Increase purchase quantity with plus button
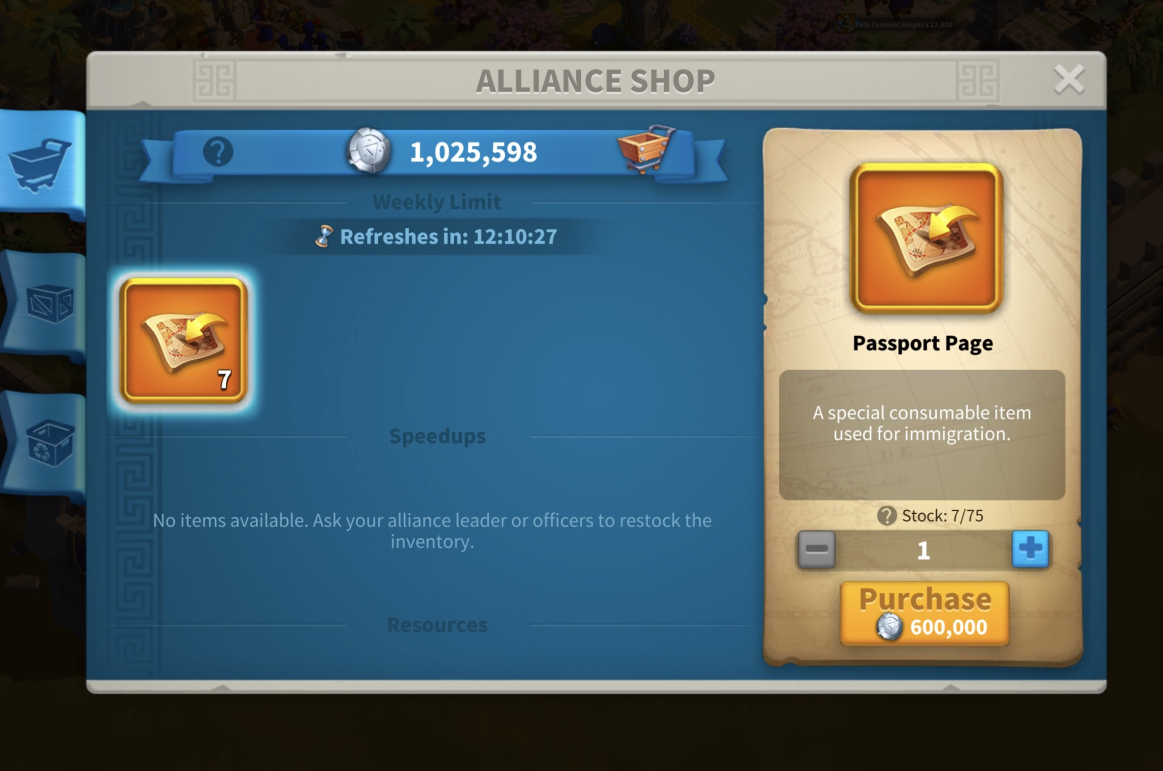Image resolution: width=1163 pixels, height=771 pixels. [1030, 549]
